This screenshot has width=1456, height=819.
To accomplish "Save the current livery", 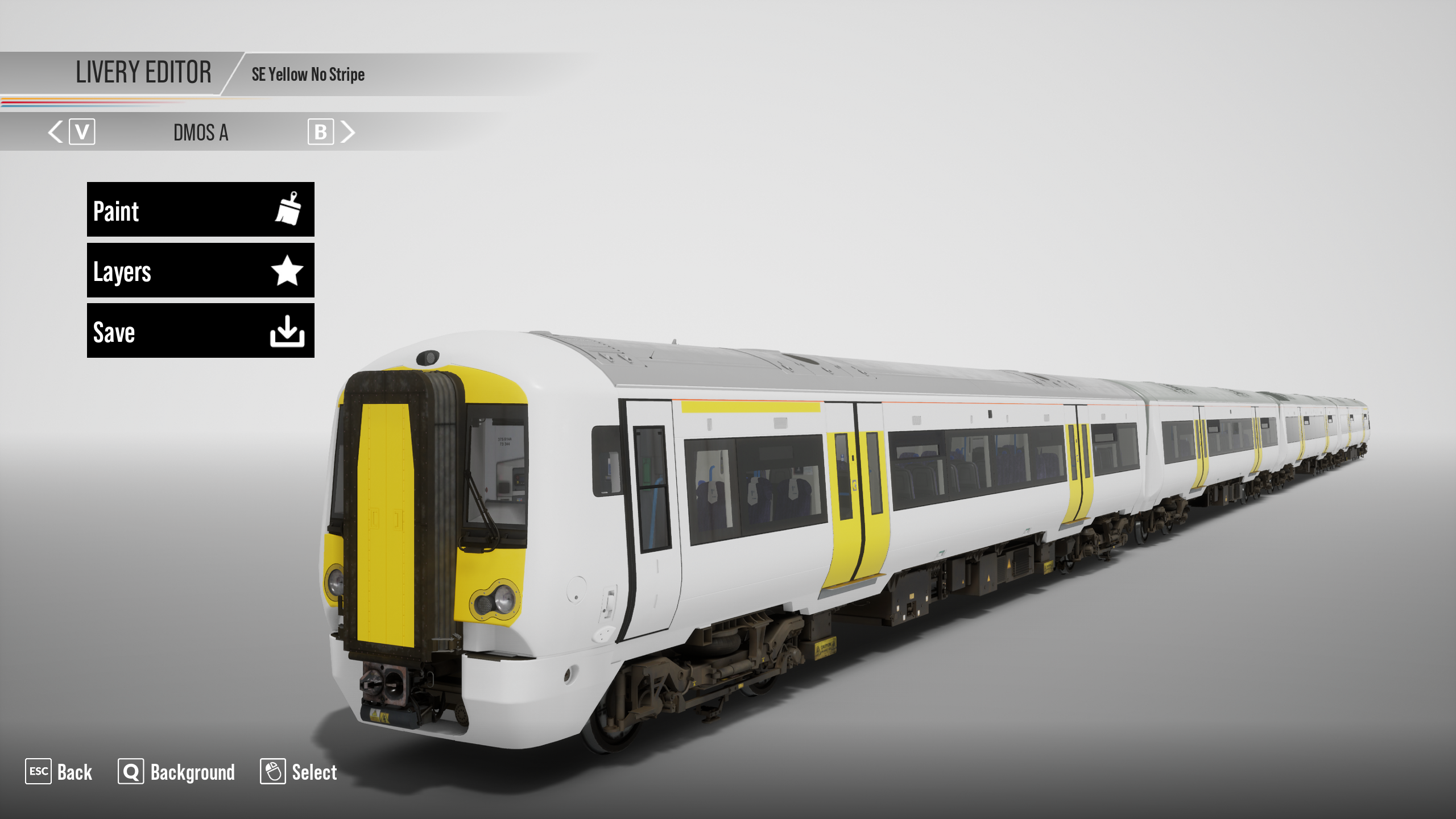I will tap(200, 330).
